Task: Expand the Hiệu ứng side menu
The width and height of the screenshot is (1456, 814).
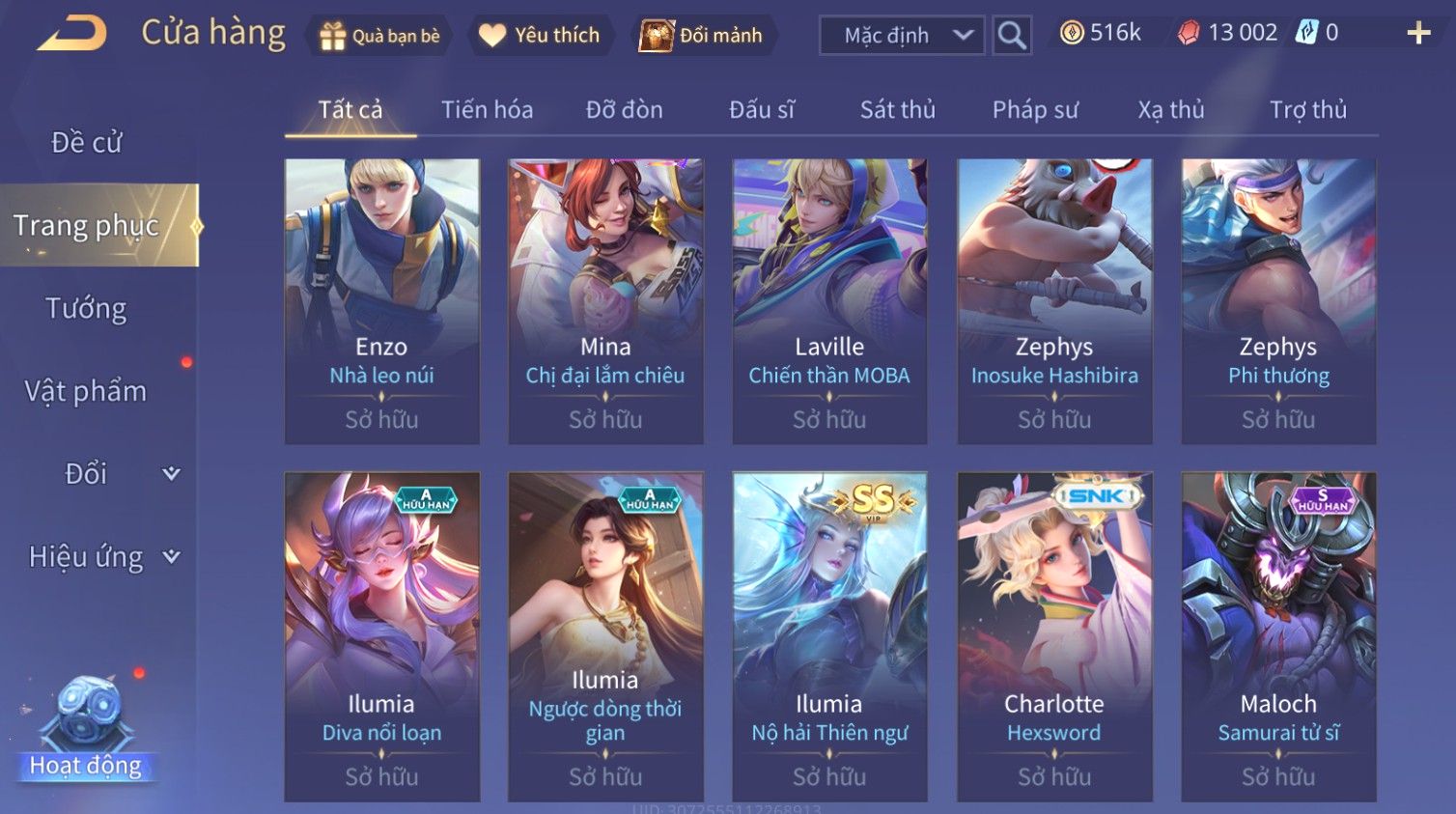Action: (101, 557)
